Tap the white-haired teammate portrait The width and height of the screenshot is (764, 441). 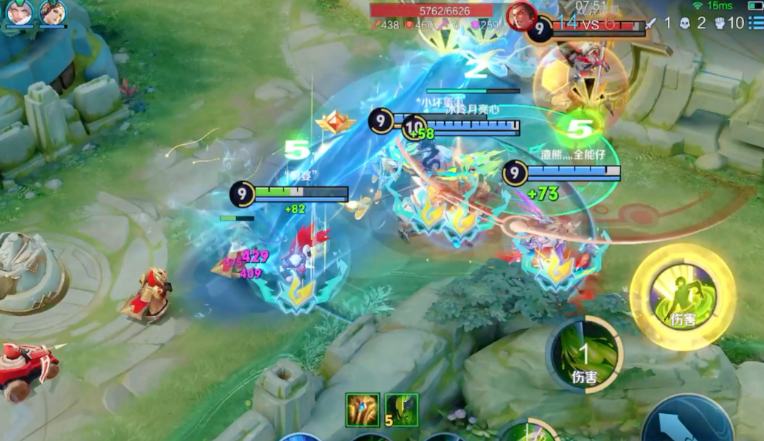[x=21, y=12]
